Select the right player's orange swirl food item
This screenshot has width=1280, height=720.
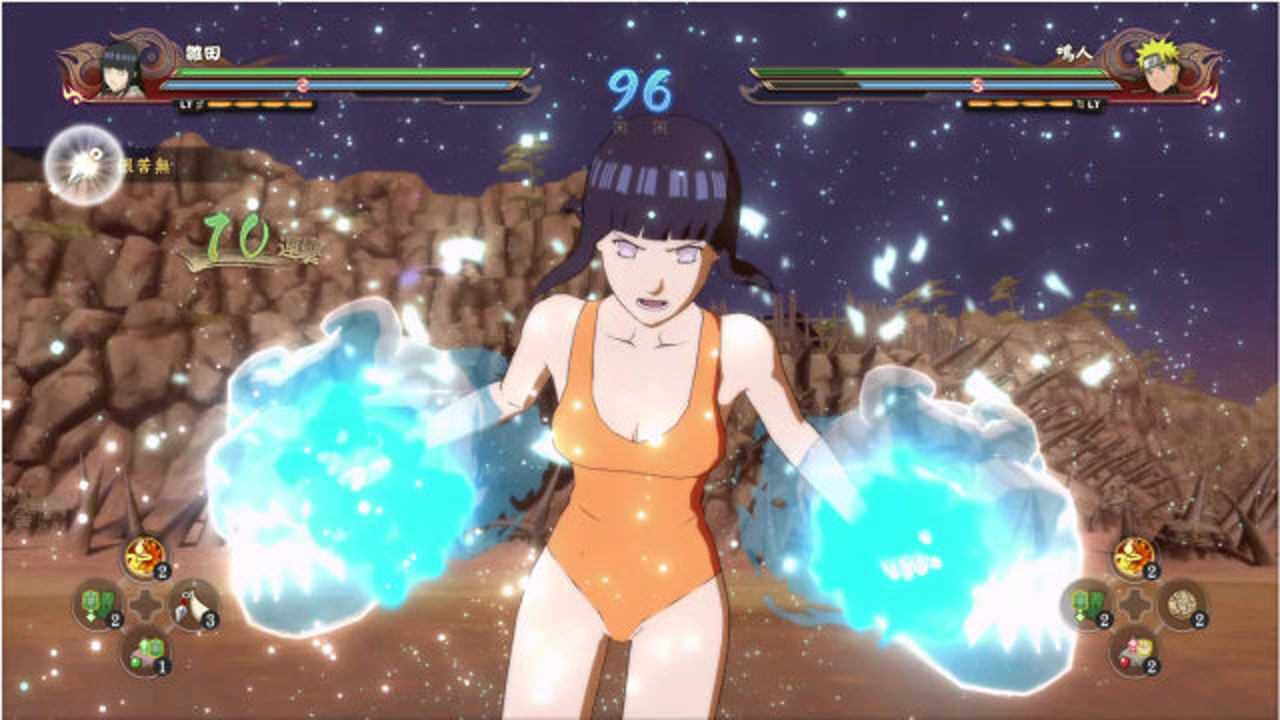tap(1134, 556)
